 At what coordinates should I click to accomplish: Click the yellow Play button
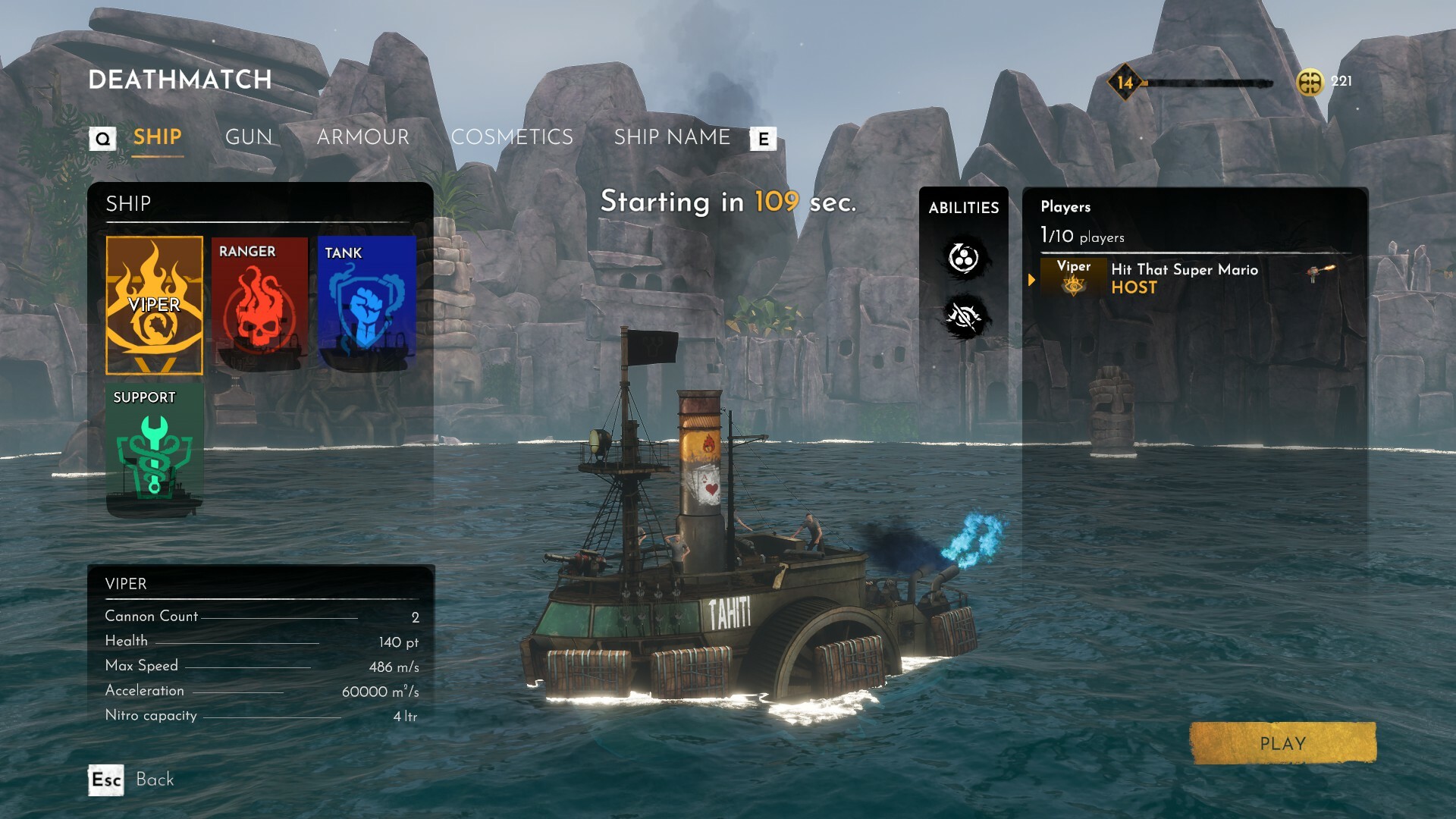[1282, 743]
